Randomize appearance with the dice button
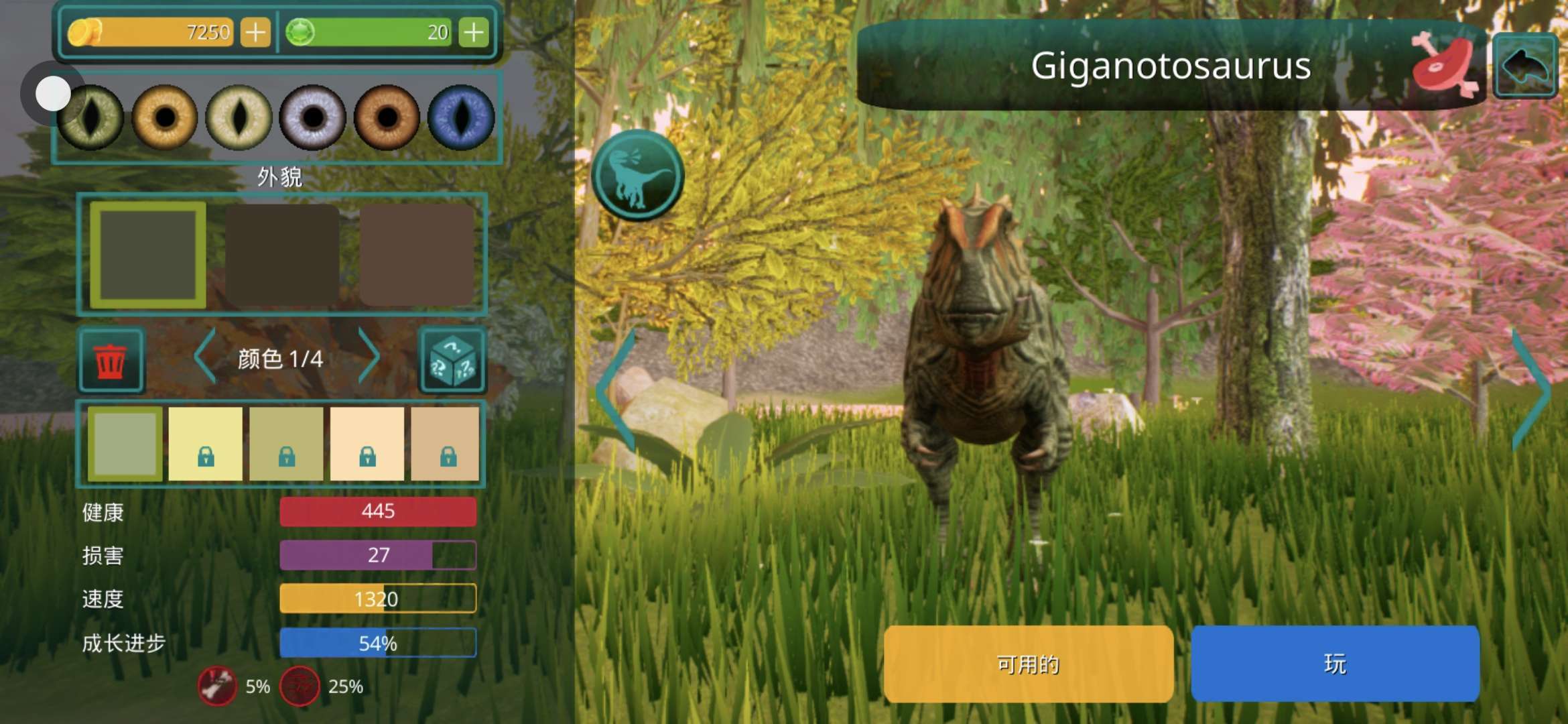Viewport: 1568px width, 724px height. 452,361
